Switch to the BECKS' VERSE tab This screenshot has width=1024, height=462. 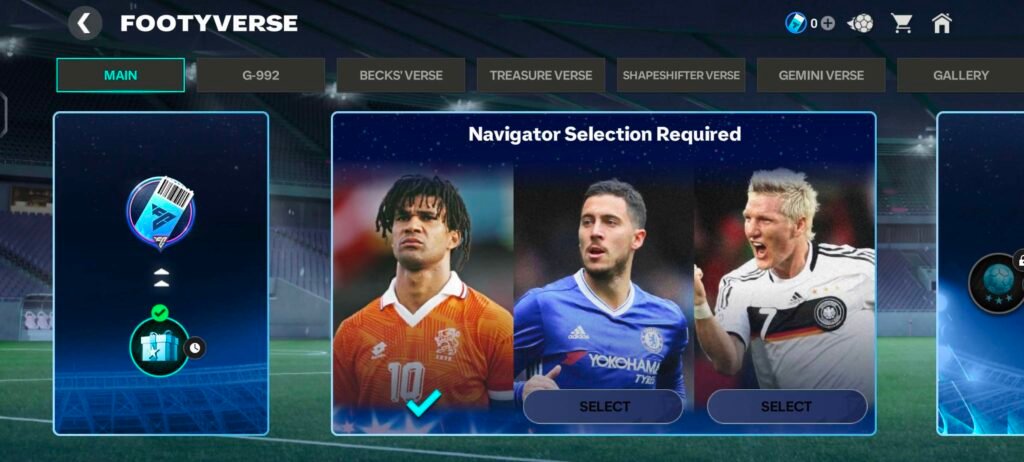(x=401, y=75)
